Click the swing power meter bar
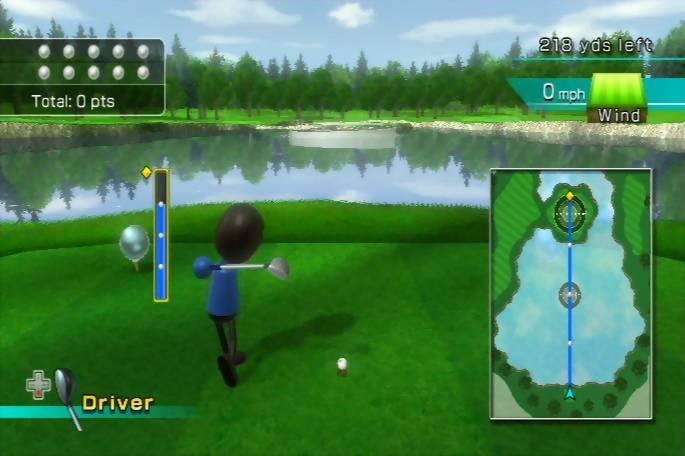 (x=160, y=235)
